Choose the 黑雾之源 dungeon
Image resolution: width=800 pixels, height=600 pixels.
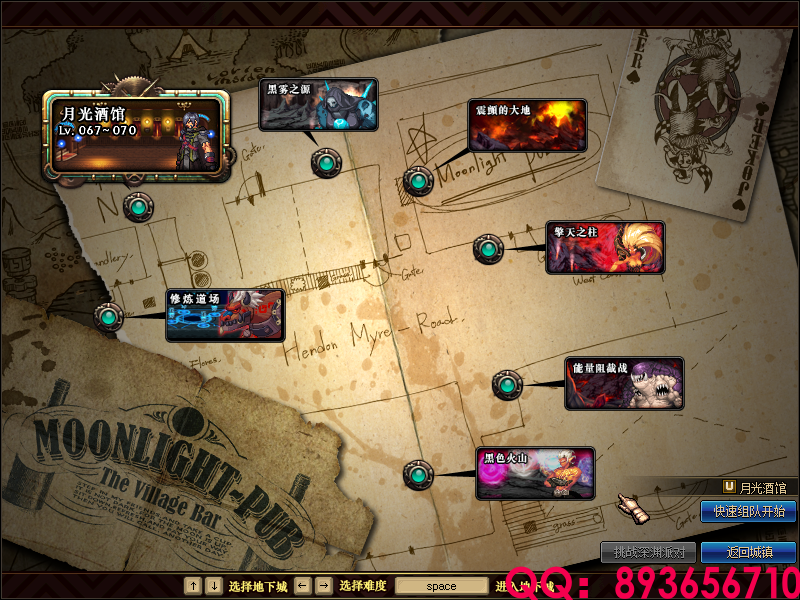pyautogui.click(x=319, y=105)
